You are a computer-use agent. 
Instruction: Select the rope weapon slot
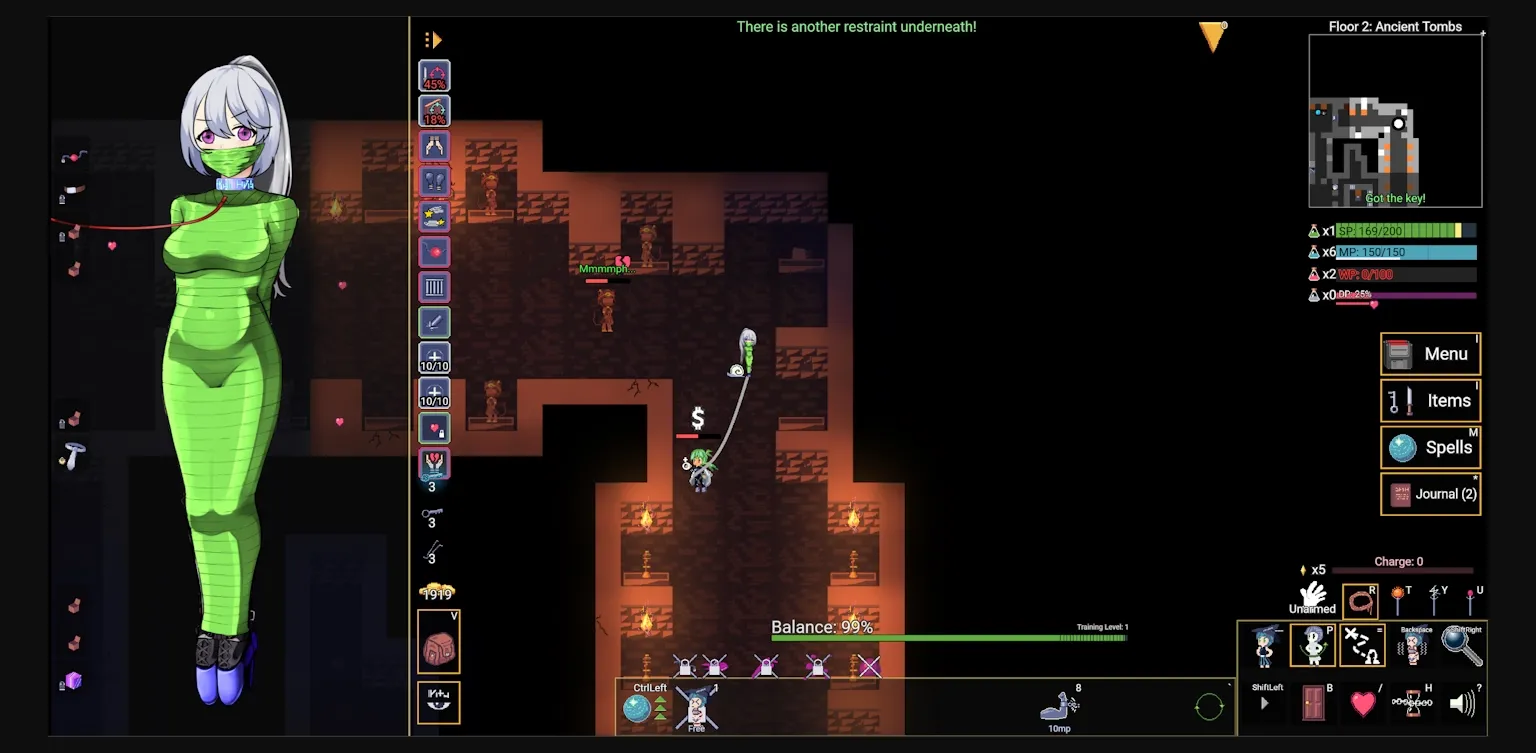tap(1360, 601)
